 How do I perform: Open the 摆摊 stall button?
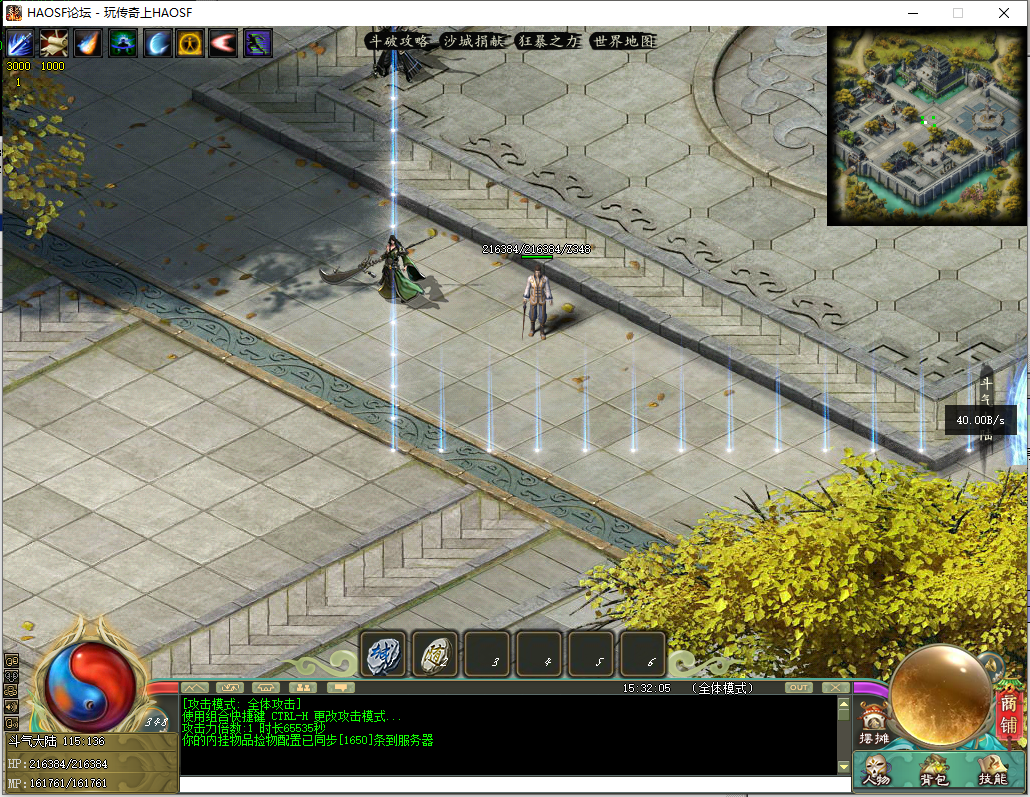click(873, 724)
